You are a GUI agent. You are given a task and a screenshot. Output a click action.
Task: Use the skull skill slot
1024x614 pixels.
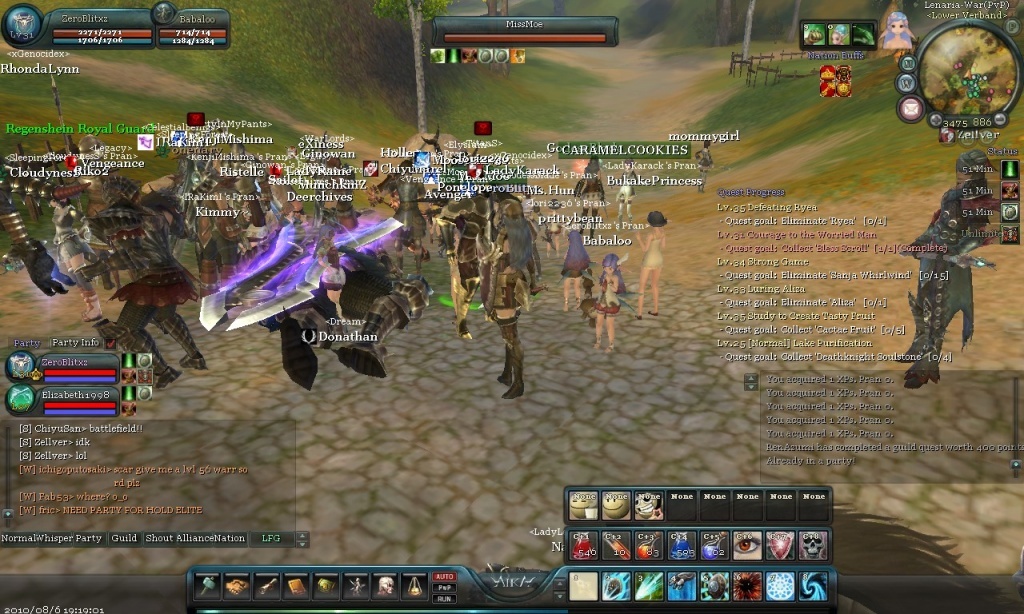coord(811,546)
